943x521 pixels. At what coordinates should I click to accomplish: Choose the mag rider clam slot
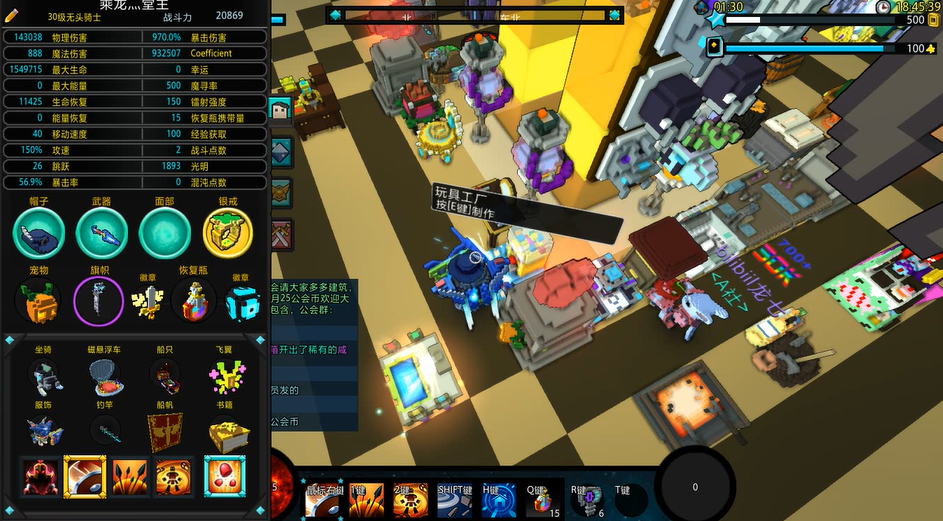[x=105, y=377]
